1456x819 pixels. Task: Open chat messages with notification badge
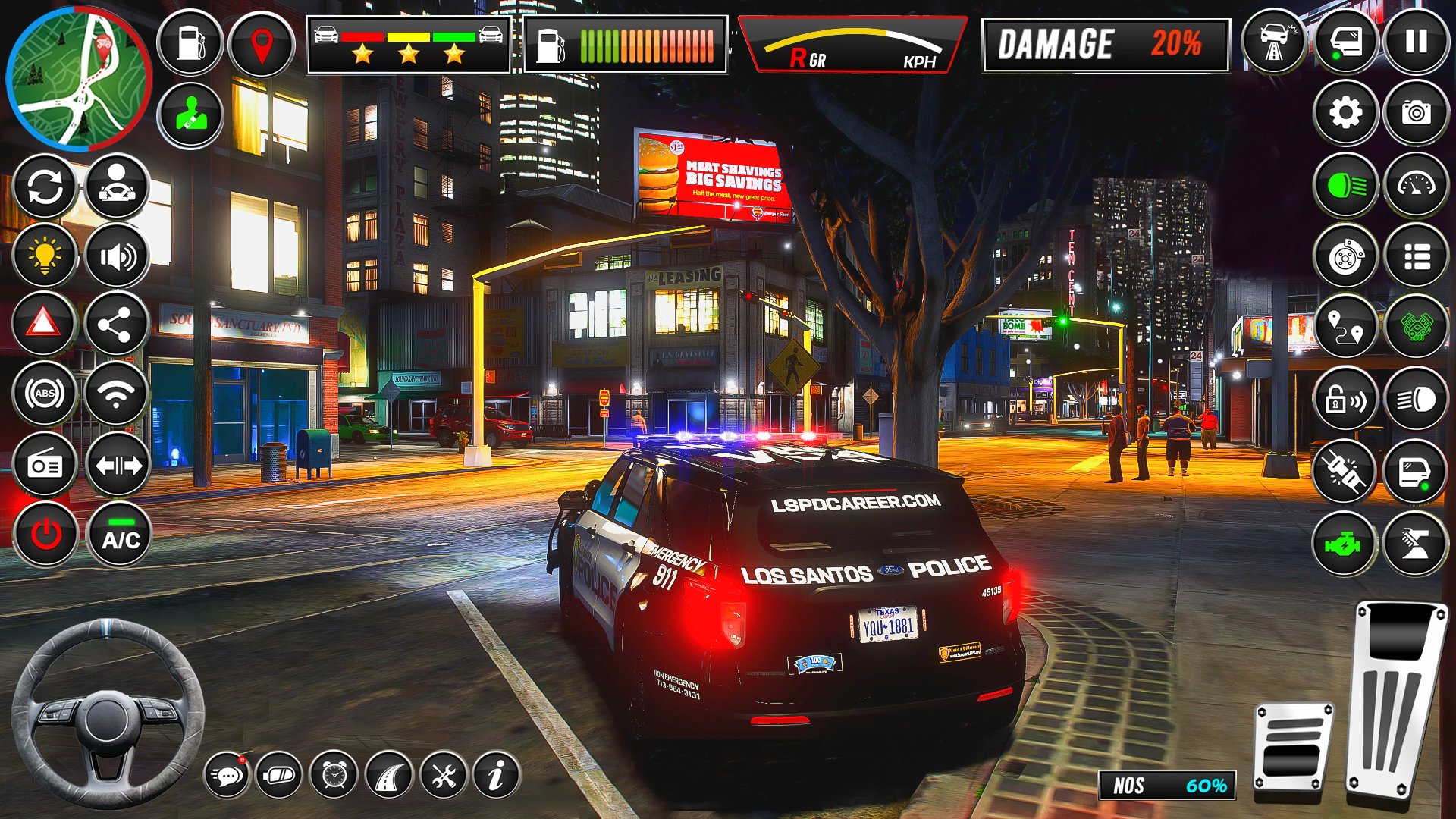point(226,775)
